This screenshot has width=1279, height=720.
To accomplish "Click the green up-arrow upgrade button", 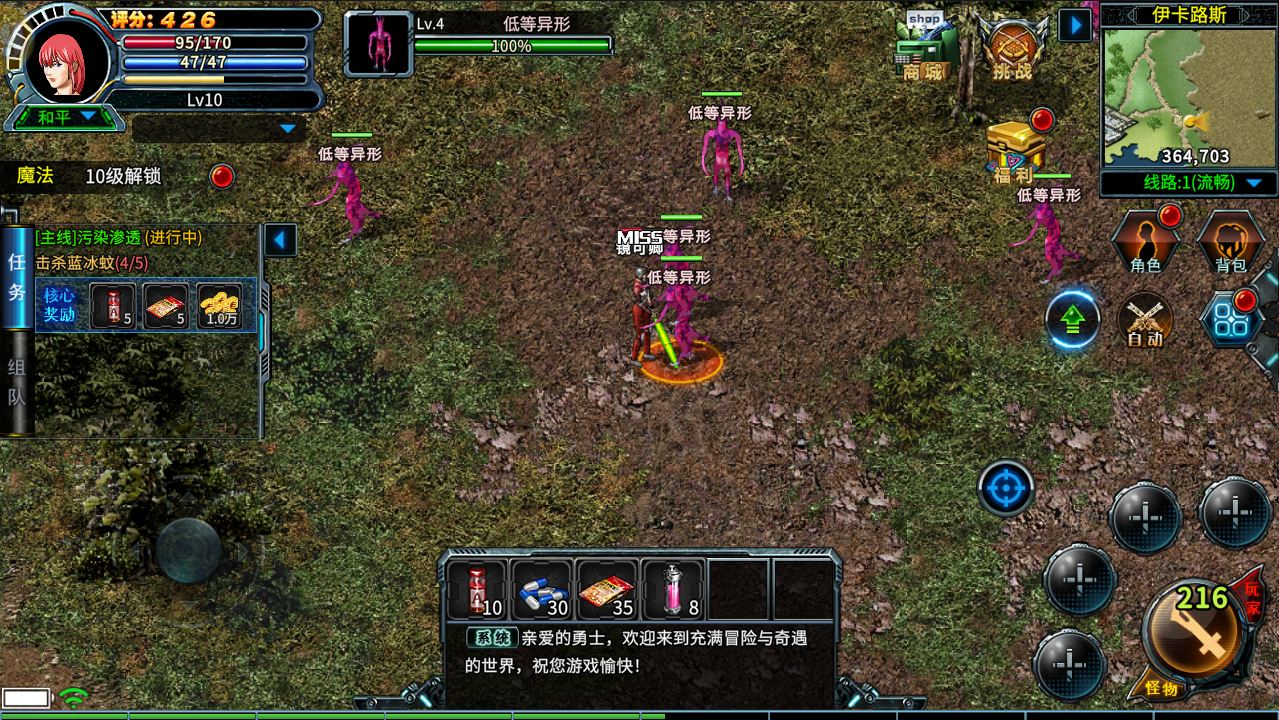I will click(x=1072, y=320).
